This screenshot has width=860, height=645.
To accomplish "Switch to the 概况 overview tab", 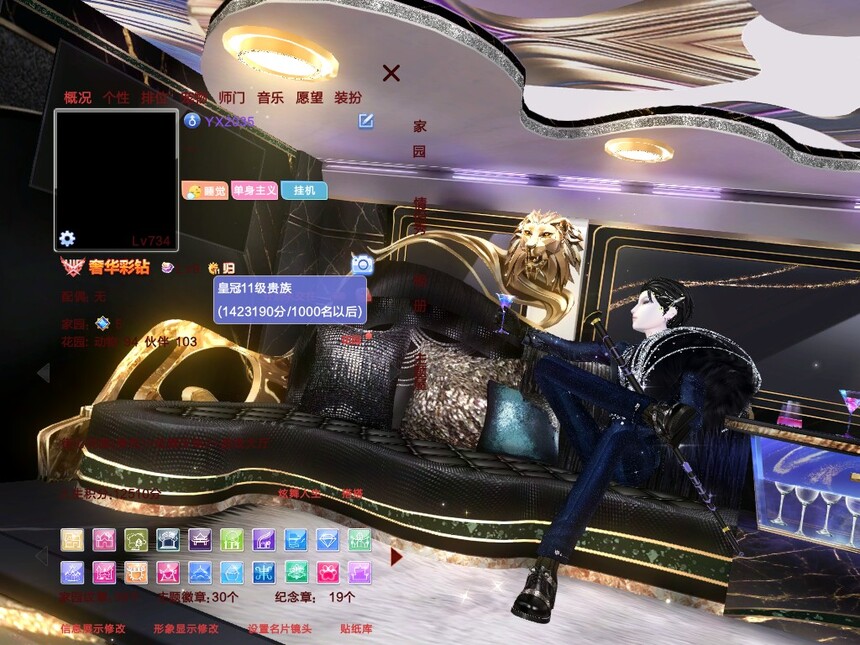I will [x=78, y=98].
